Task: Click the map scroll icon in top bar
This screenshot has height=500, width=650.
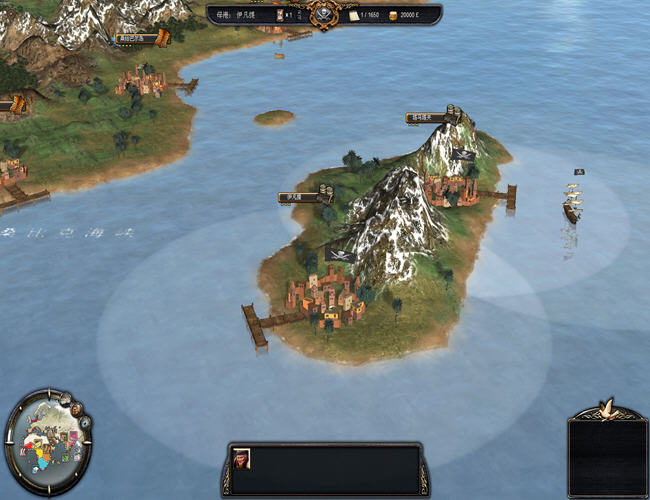Action: [353, 16]
